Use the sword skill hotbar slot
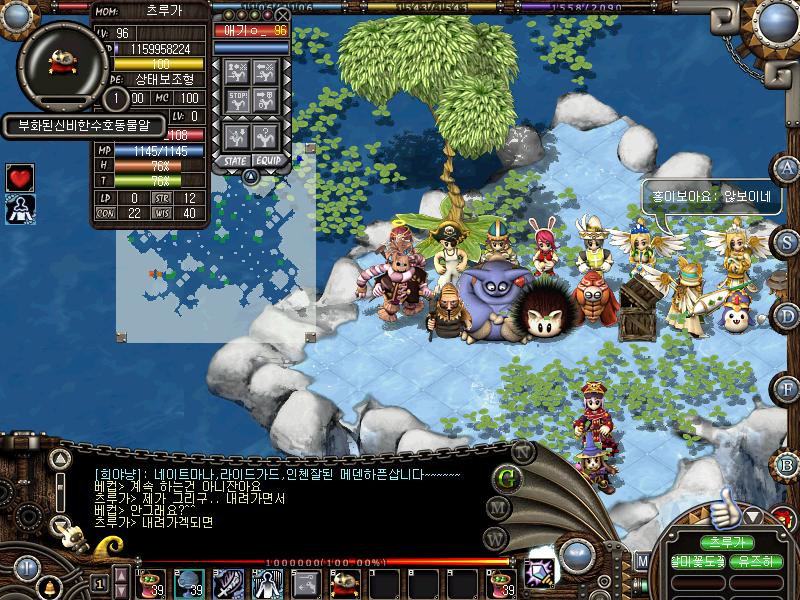This screenshot has width=800, height=600. point(229,583)
